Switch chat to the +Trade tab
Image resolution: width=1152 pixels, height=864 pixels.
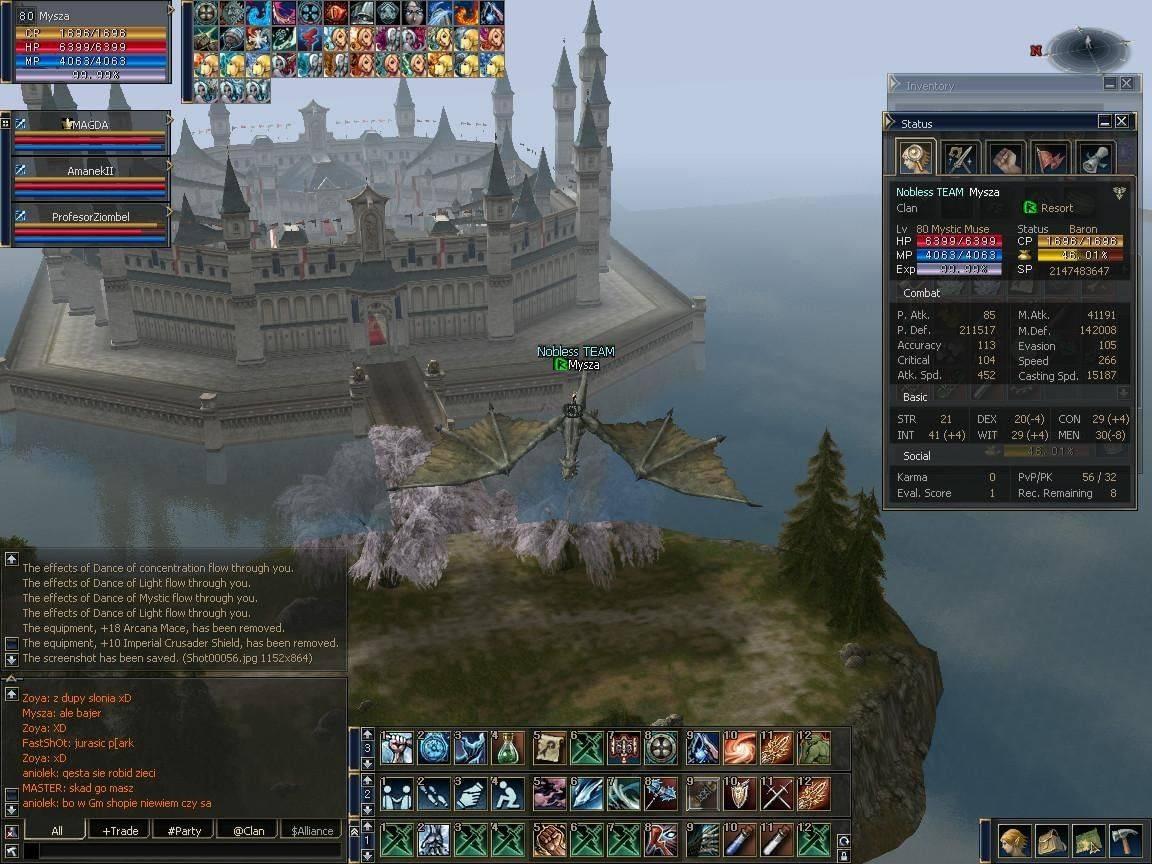(120, 830)
